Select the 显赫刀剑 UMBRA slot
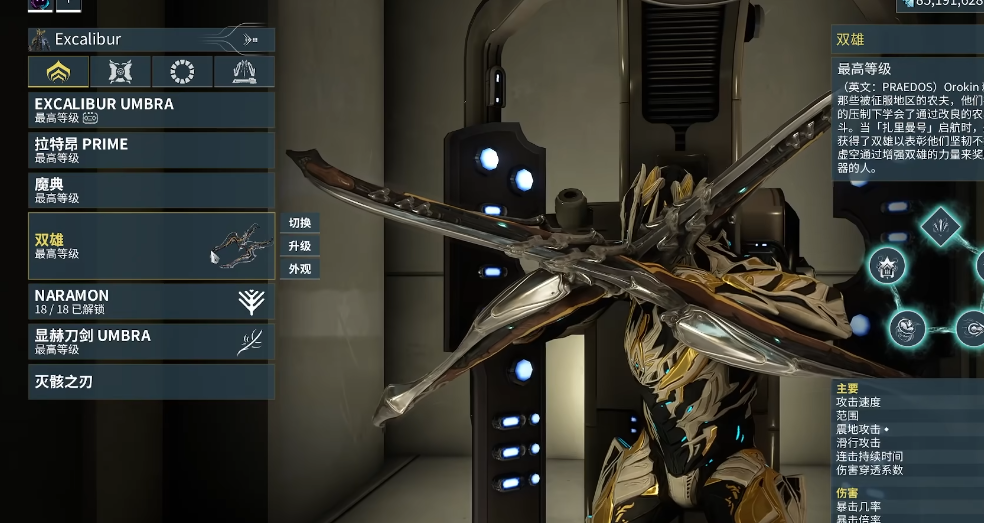The image size is (984, 523). pos(151,342)
